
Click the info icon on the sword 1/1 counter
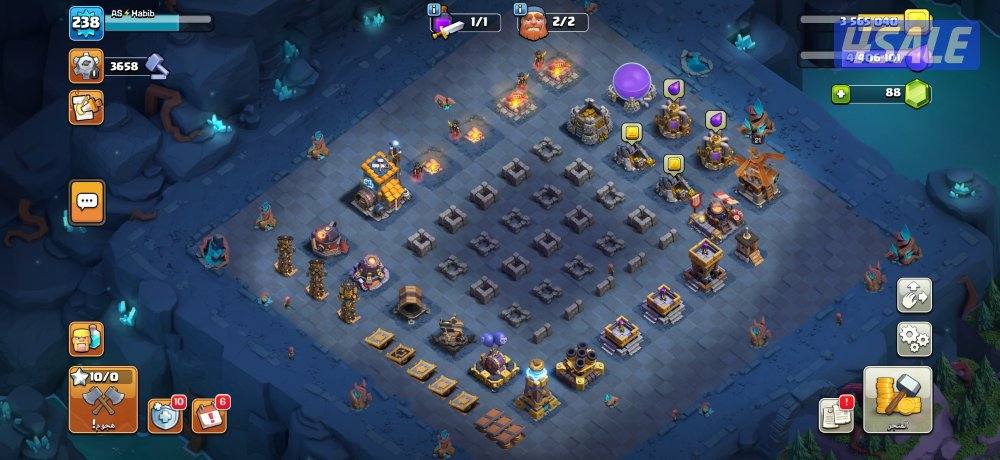[435, 9]
